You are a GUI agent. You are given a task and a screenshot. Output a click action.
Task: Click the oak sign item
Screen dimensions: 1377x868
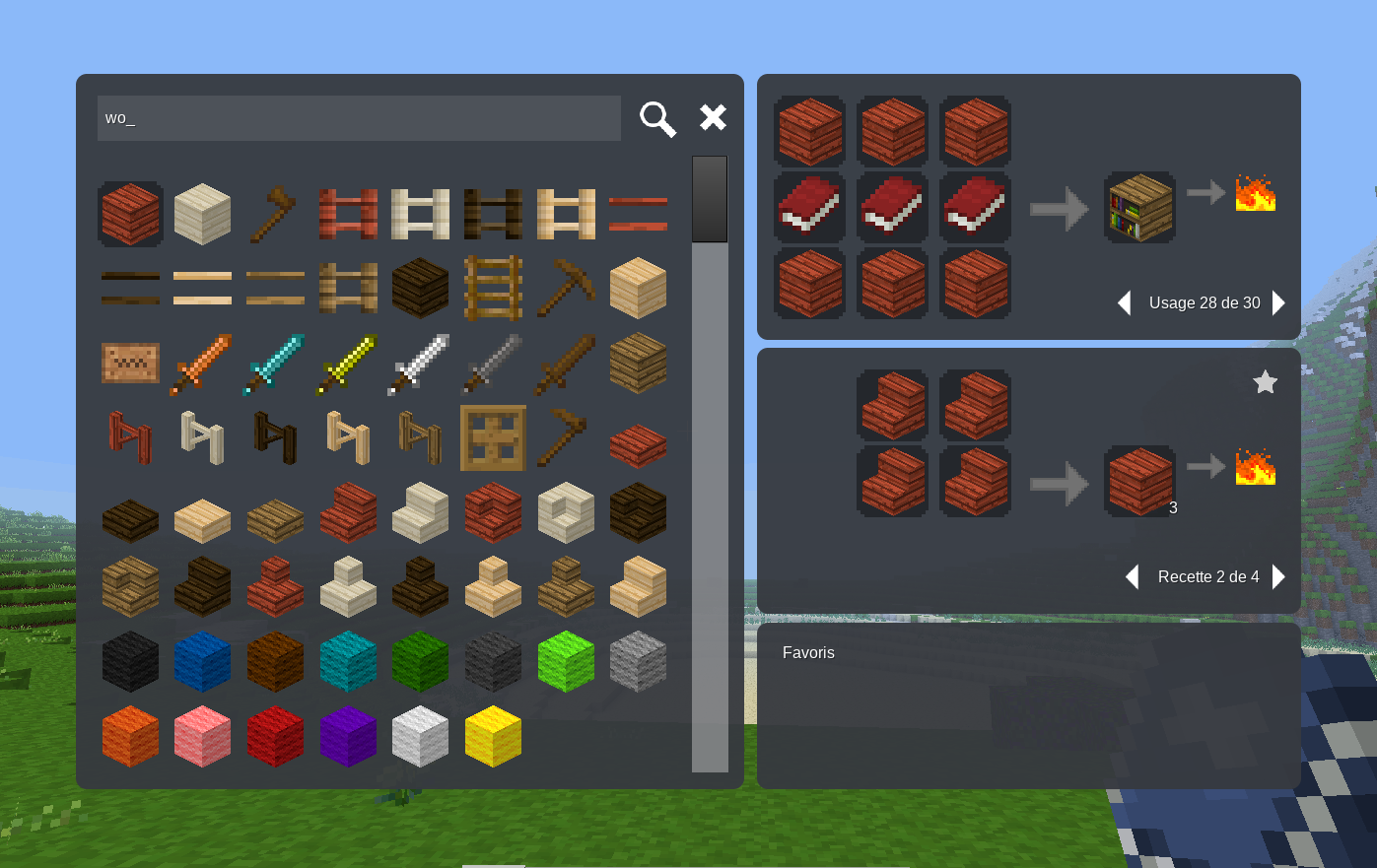pos(130,363)
